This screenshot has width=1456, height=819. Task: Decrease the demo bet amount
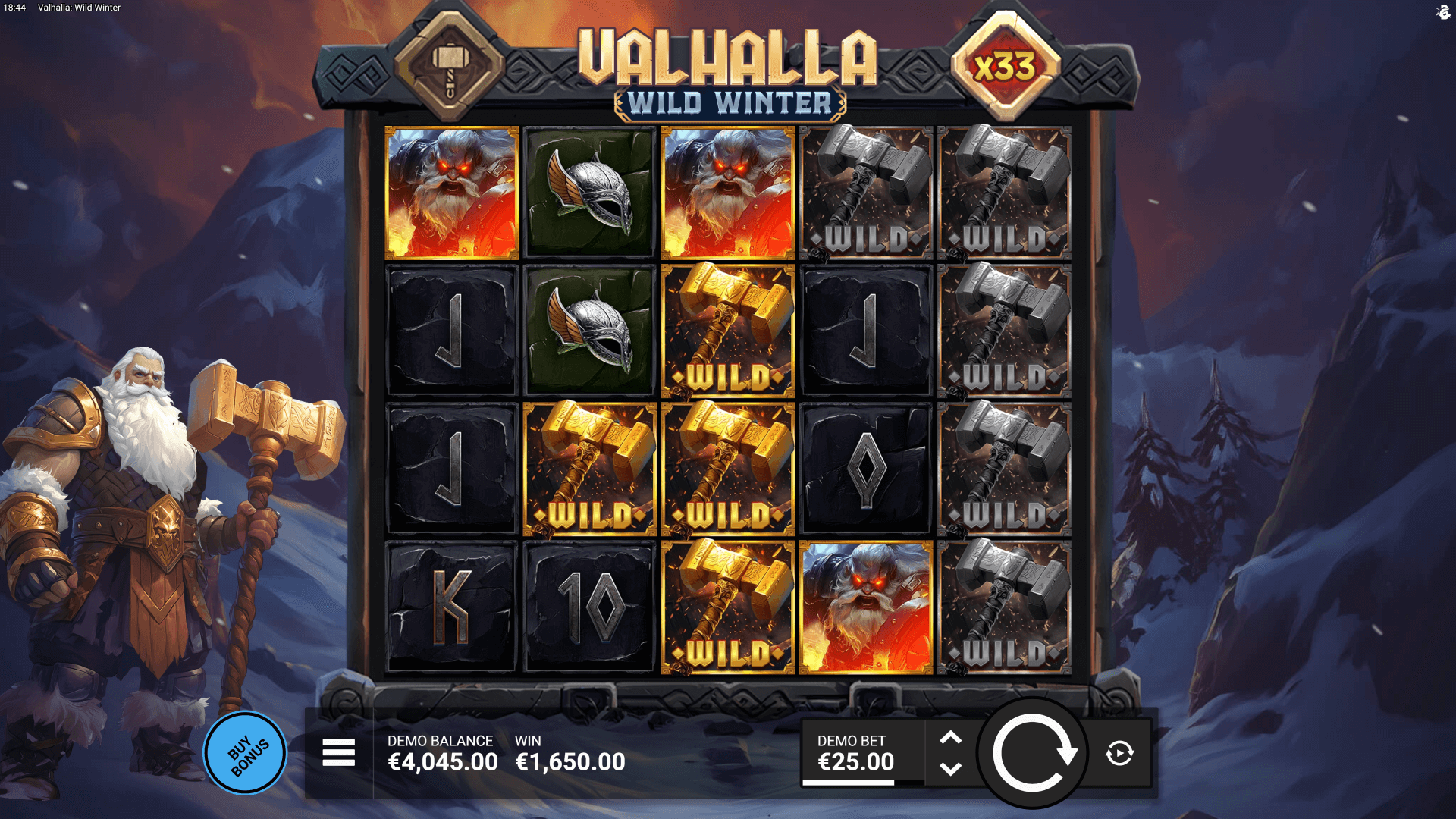[950, 769]
